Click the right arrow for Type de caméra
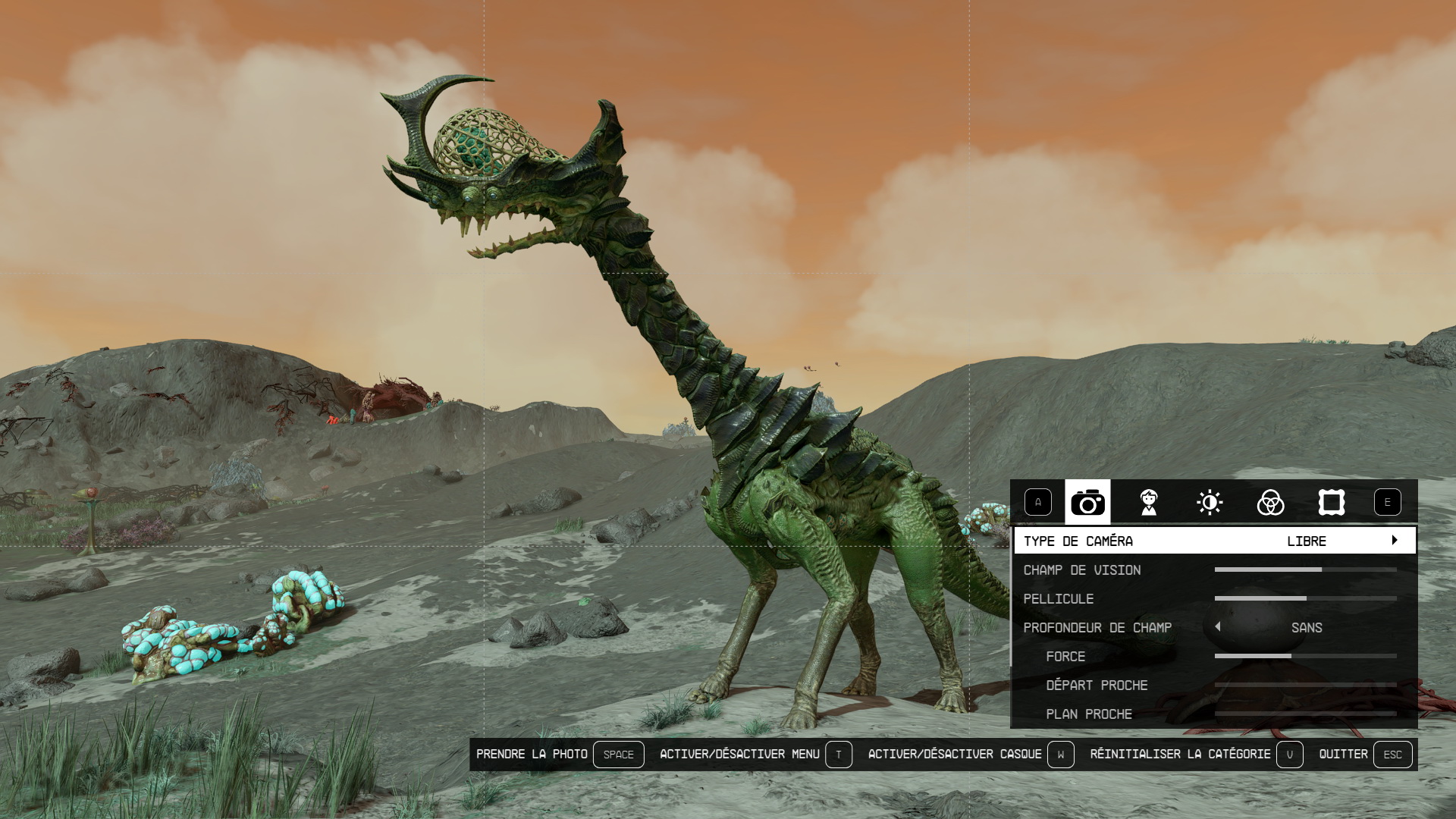 (x=1395, y=541)
